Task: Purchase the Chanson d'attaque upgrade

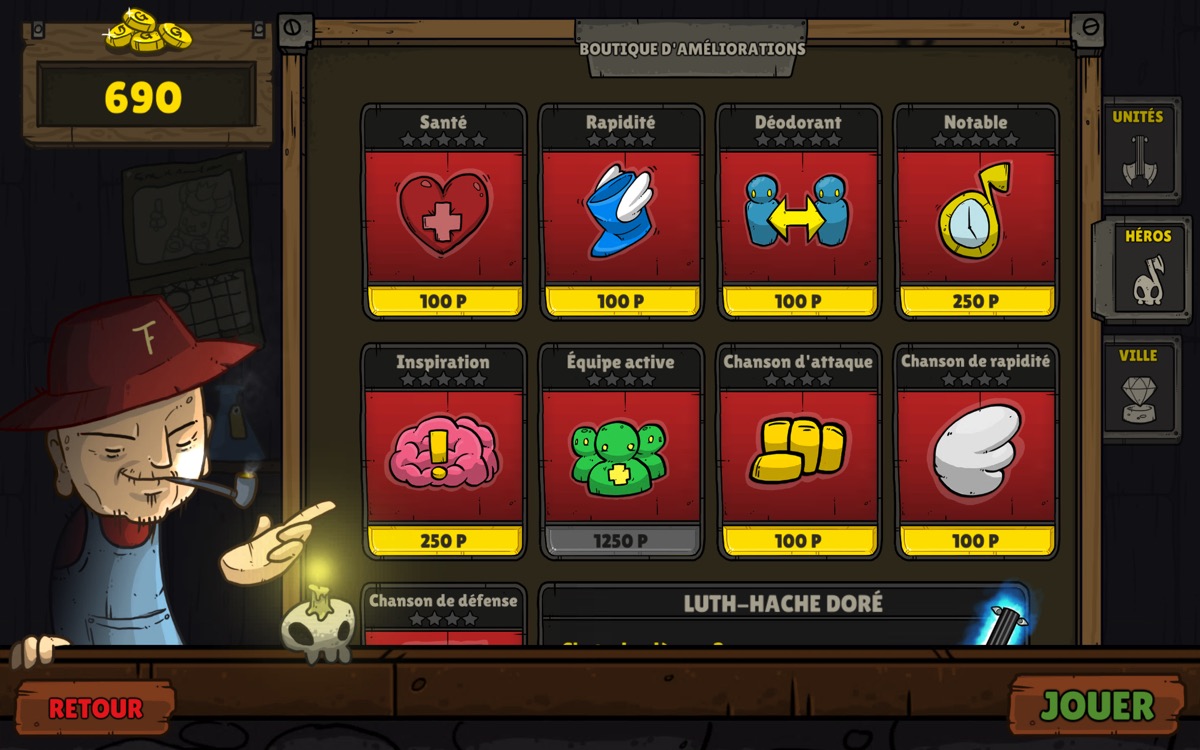Action: [x=798, y=452]
